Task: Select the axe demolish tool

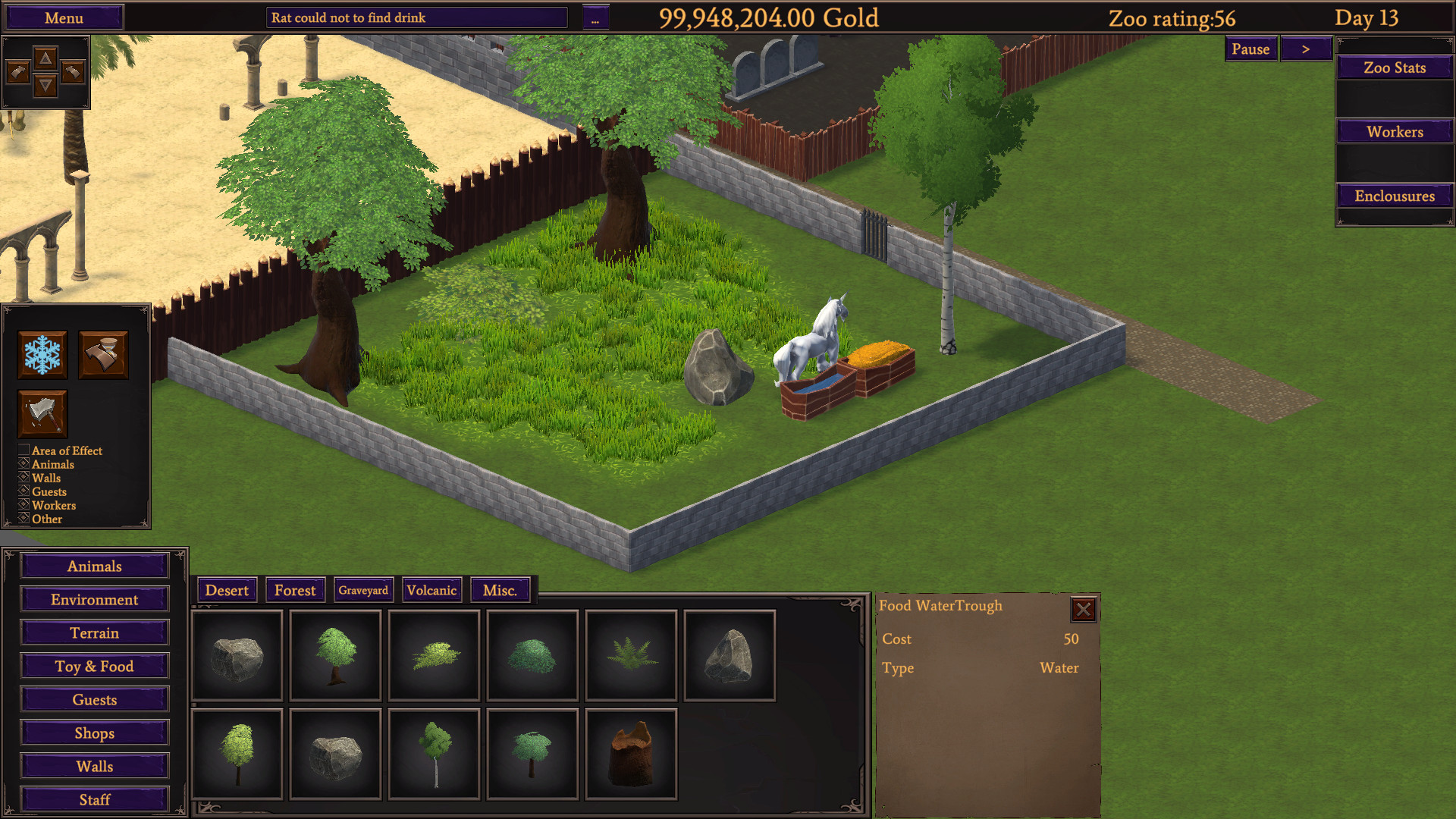Action: 42,413
